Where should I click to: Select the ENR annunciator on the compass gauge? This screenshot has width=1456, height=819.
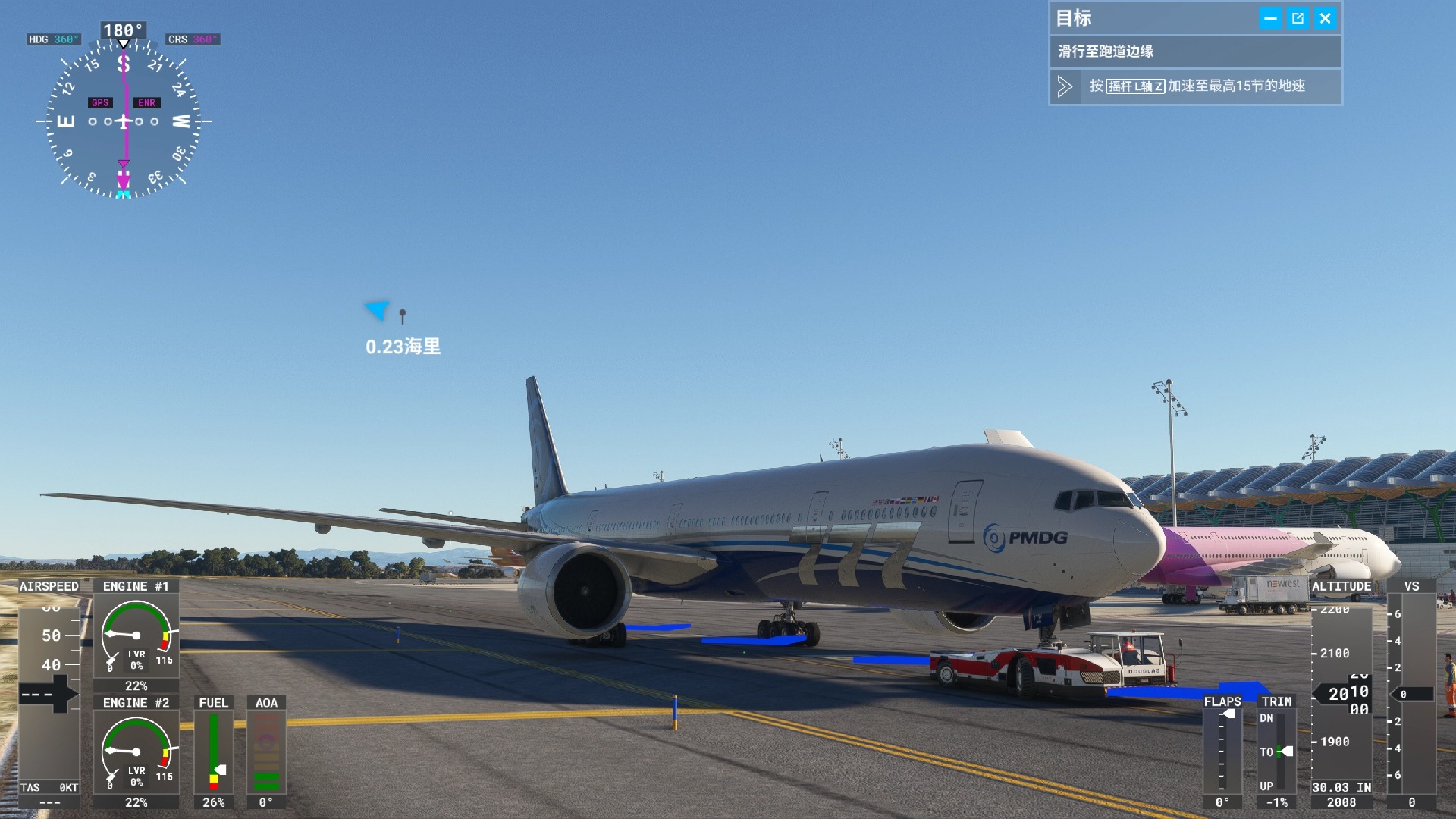tap(146, 102)
